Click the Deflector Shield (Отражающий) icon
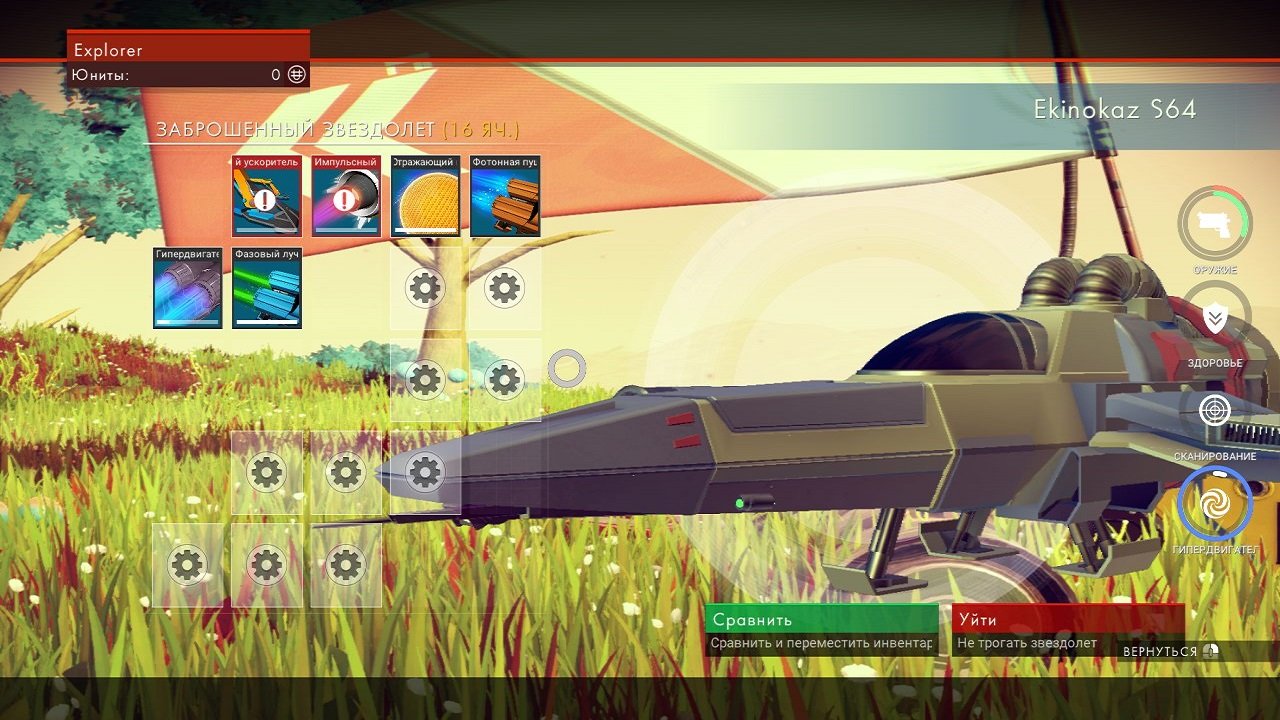Screen dimensions: 1280x720 click(424, 197)
